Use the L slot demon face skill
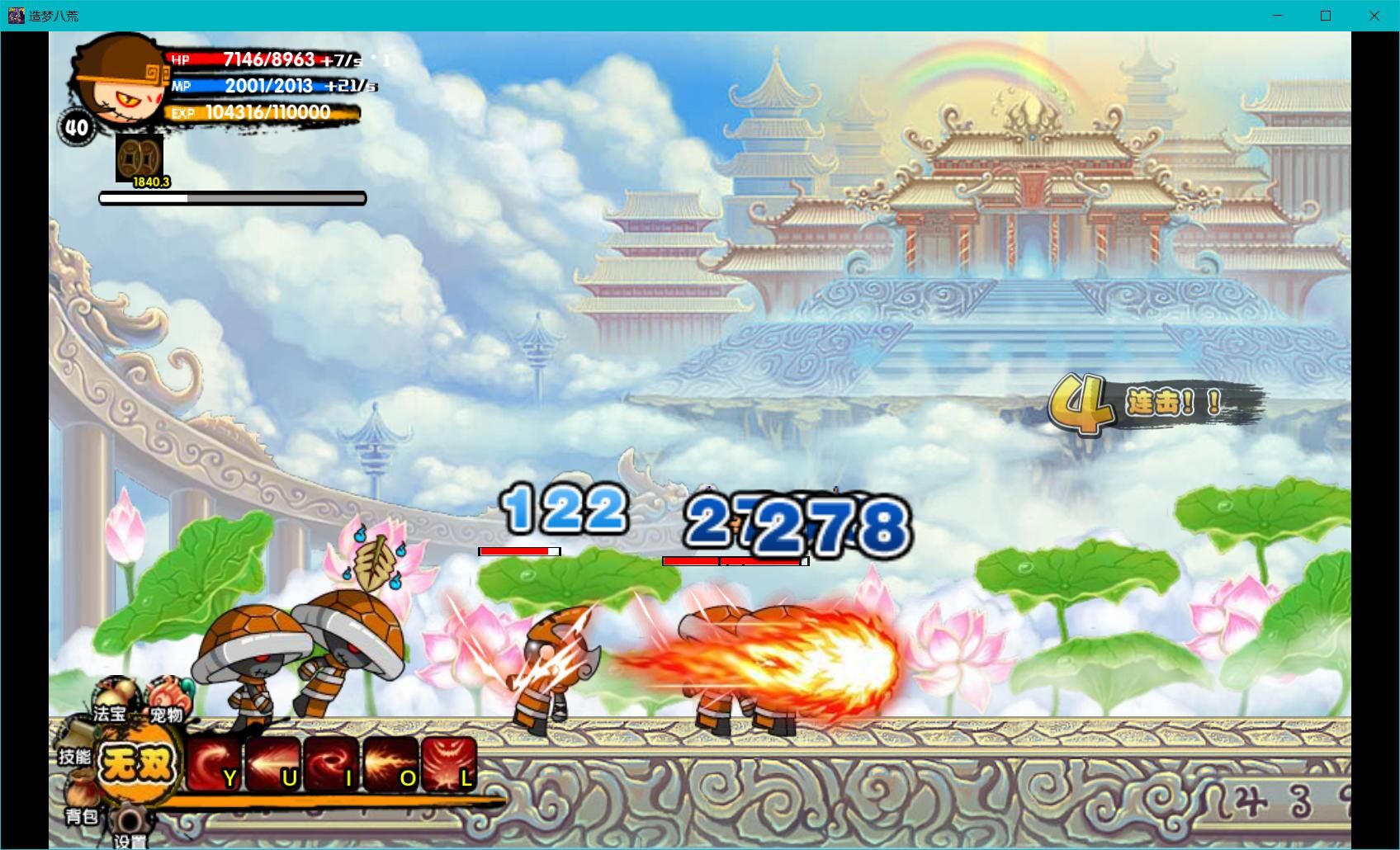This screenshot has width=1400, height=850. pyautogui.click(x=449, y=765)
